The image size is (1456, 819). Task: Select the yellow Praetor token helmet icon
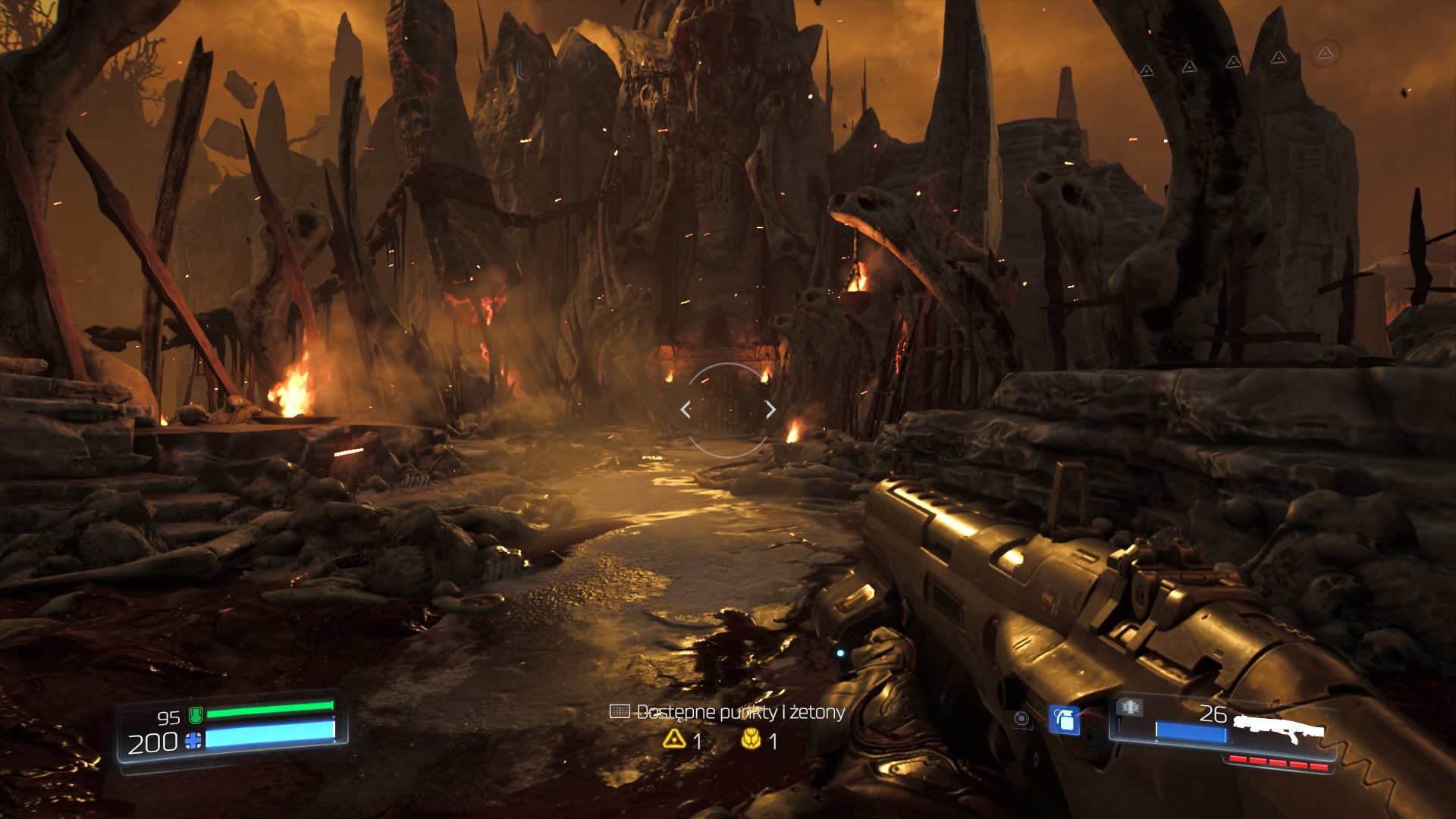[x=751, y=739]
